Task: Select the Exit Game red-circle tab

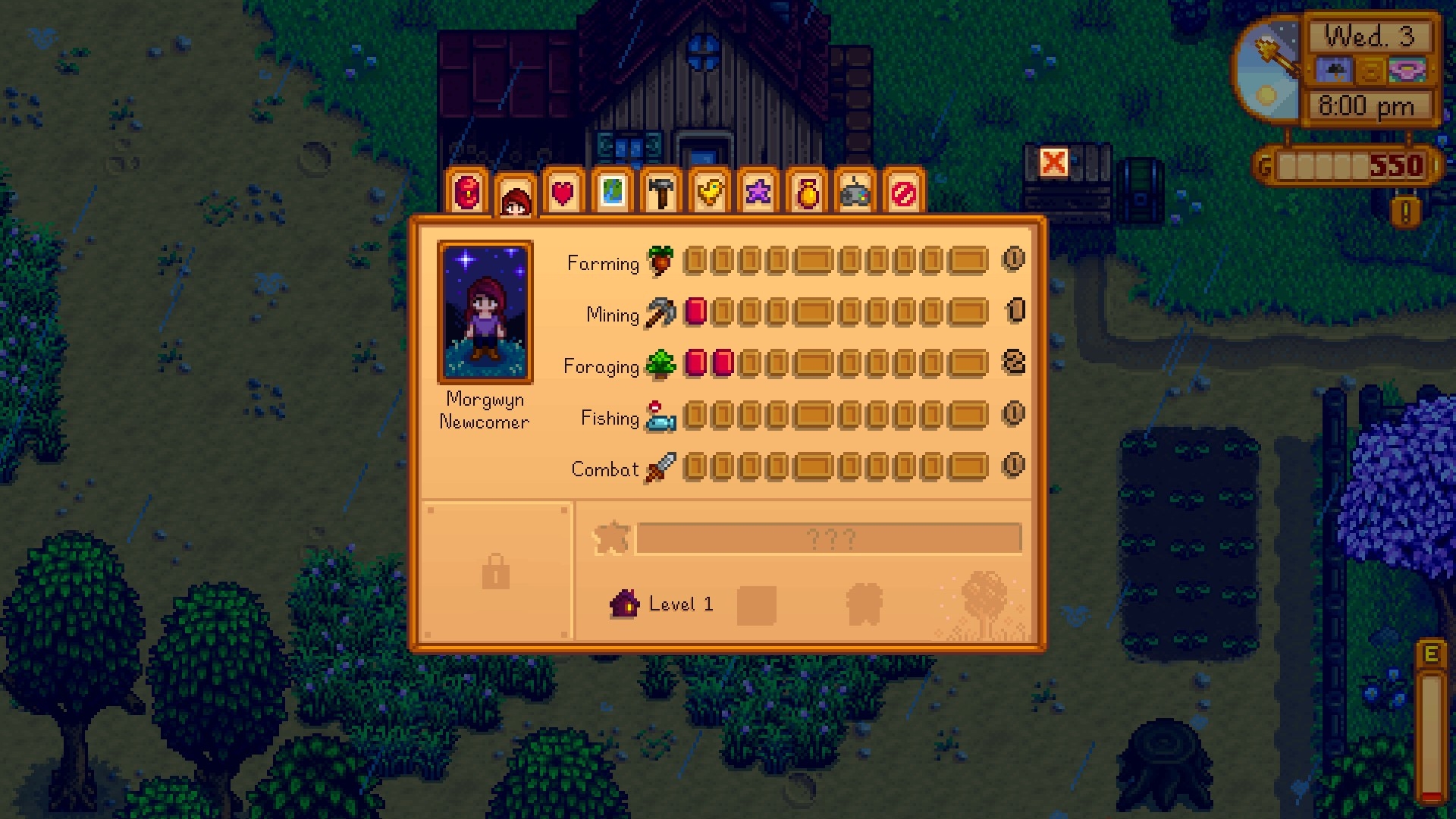Action: tap(903, 193)
